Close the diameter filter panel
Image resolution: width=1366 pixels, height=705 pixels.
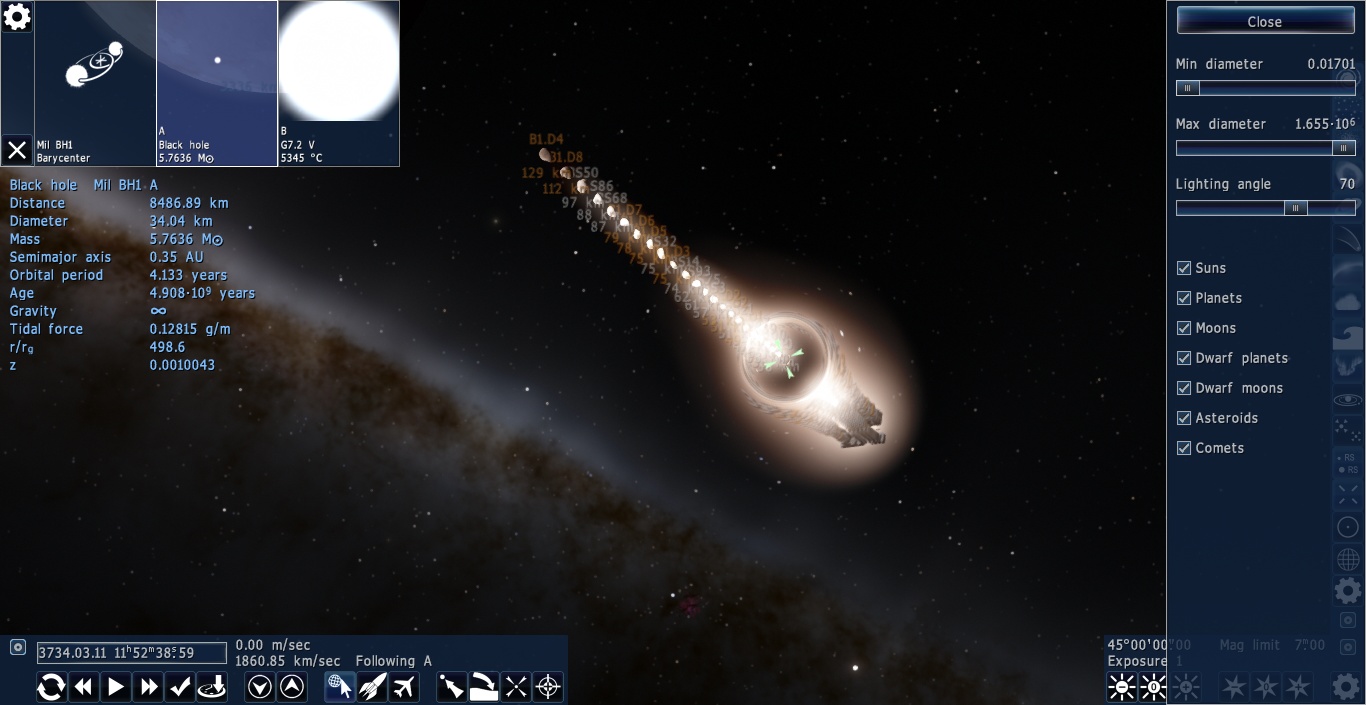pos(1264,21)
